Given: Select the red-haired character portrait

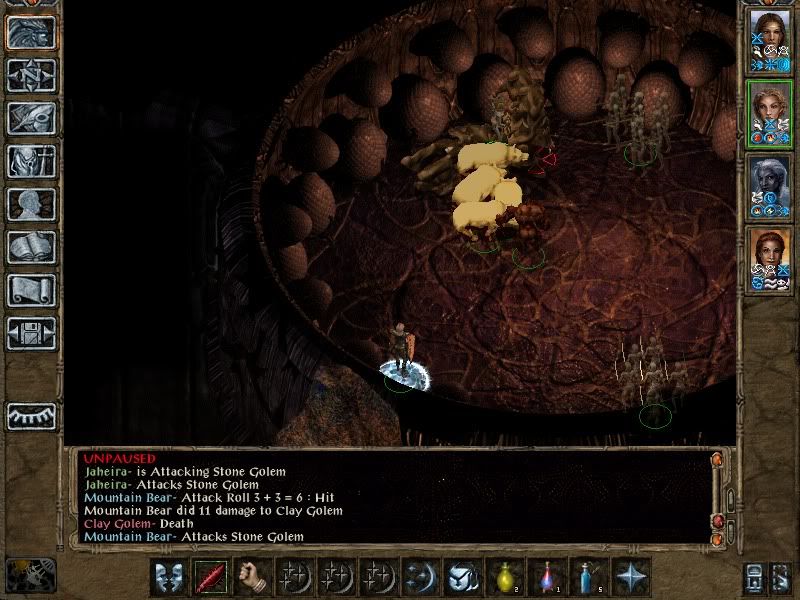Looking at the screenshot, I should point(769,260).
